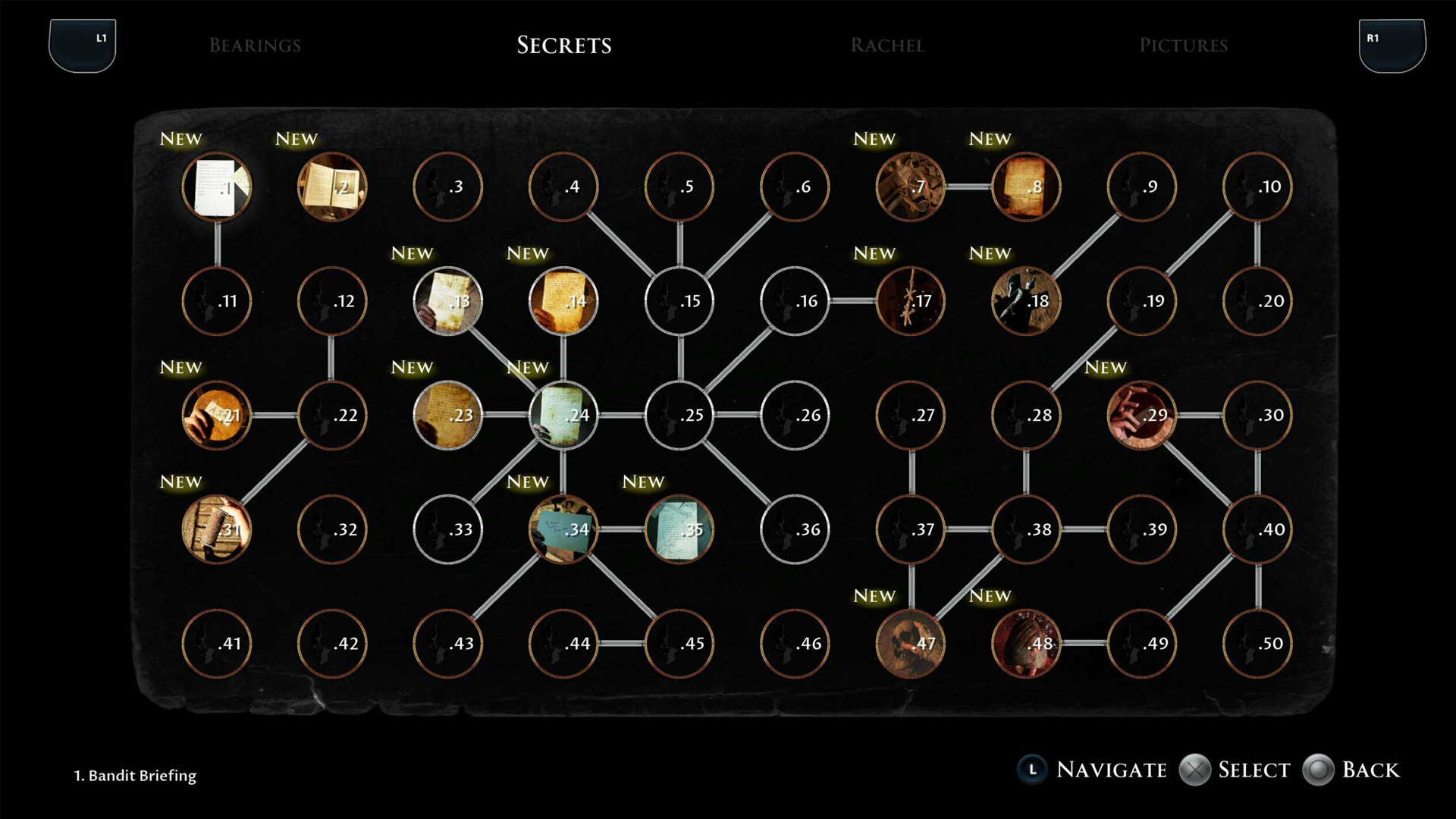View secret 7 revolver thumbnail
Screen dimensions: 1456x819
point(910,187)
